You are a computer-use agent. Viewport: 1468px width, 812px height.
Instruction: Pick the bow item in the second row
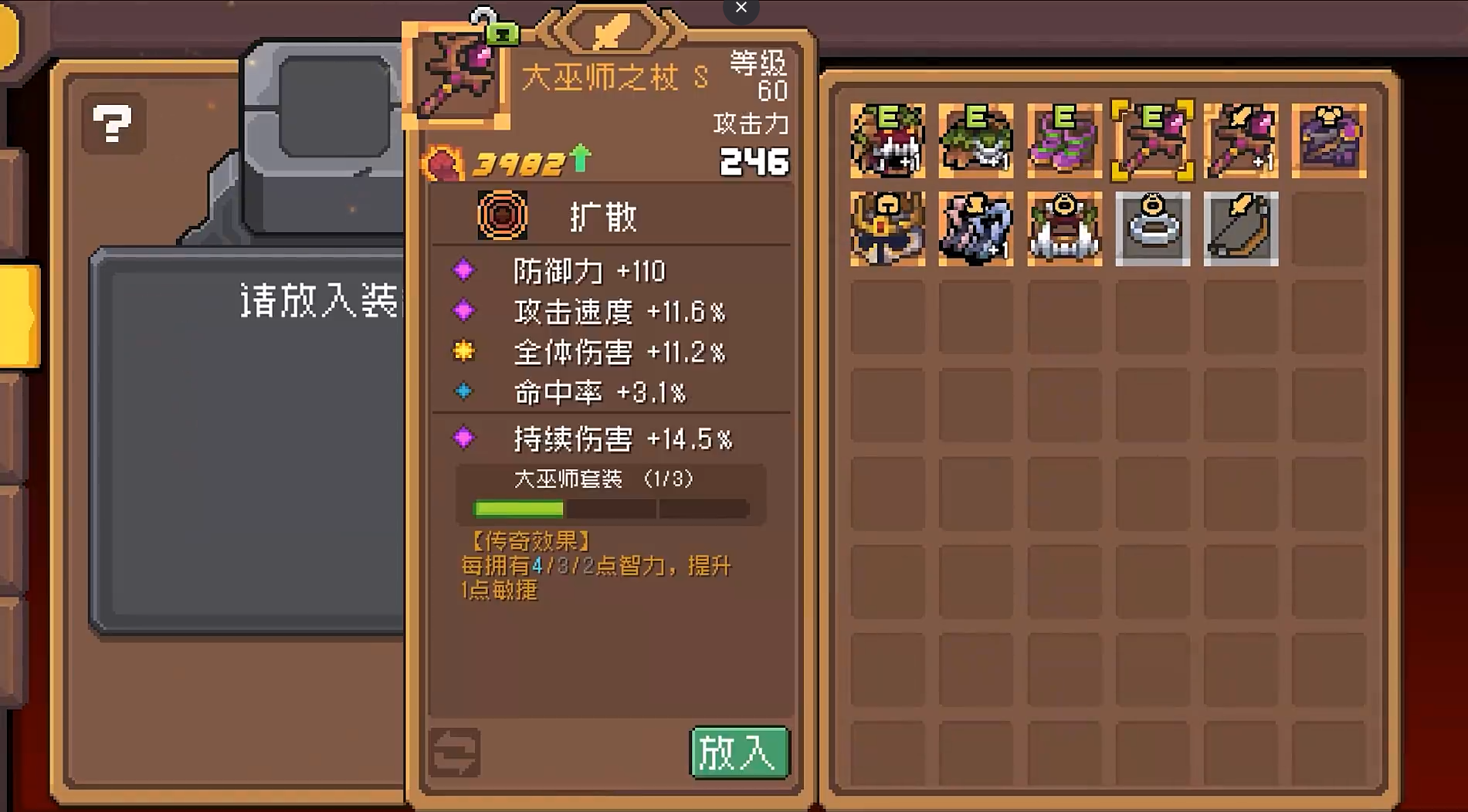tap(1240, 229)
